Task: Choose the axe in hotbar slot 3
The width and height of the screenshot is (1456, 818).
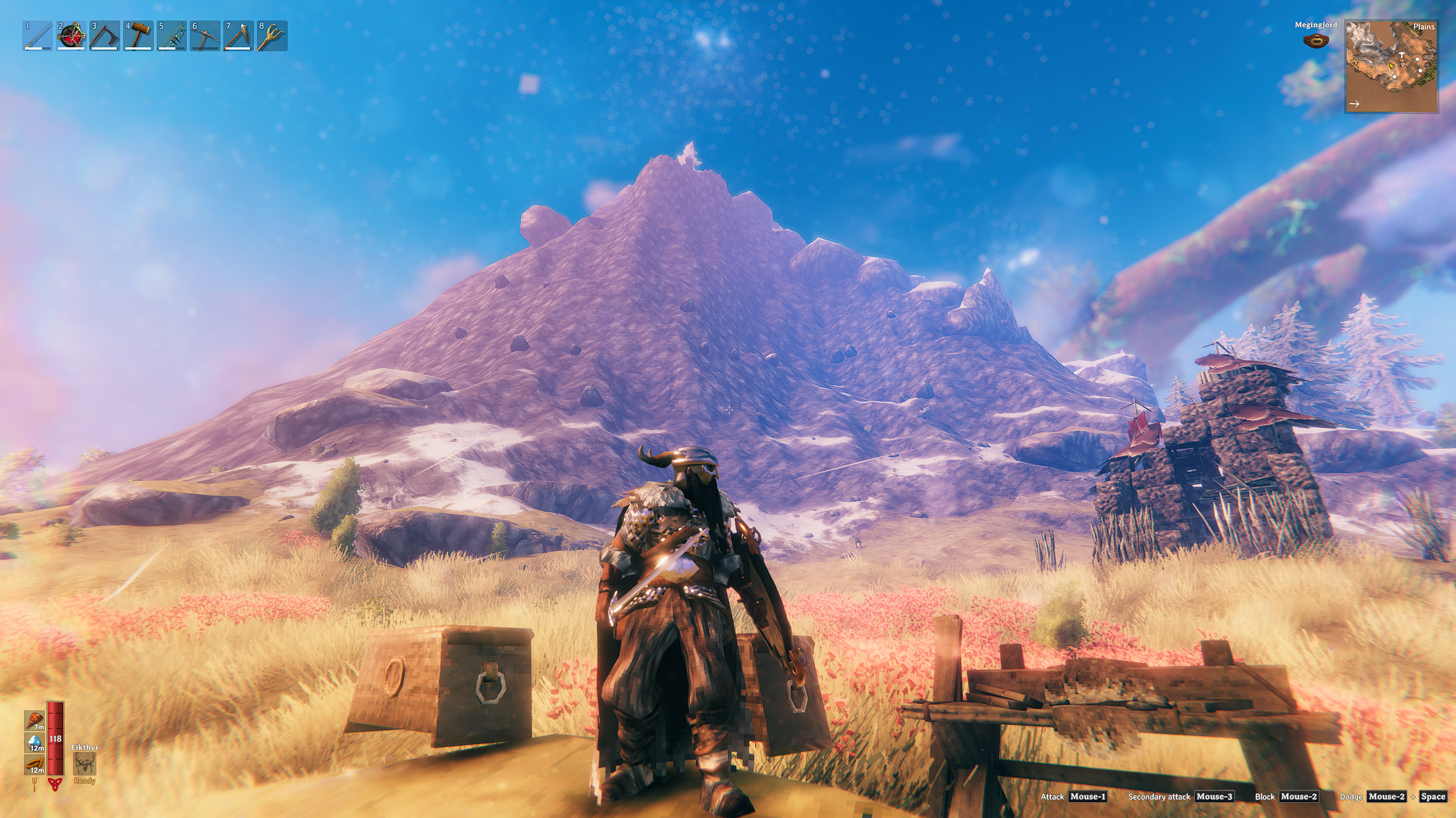Action: (x=105, y=36)
